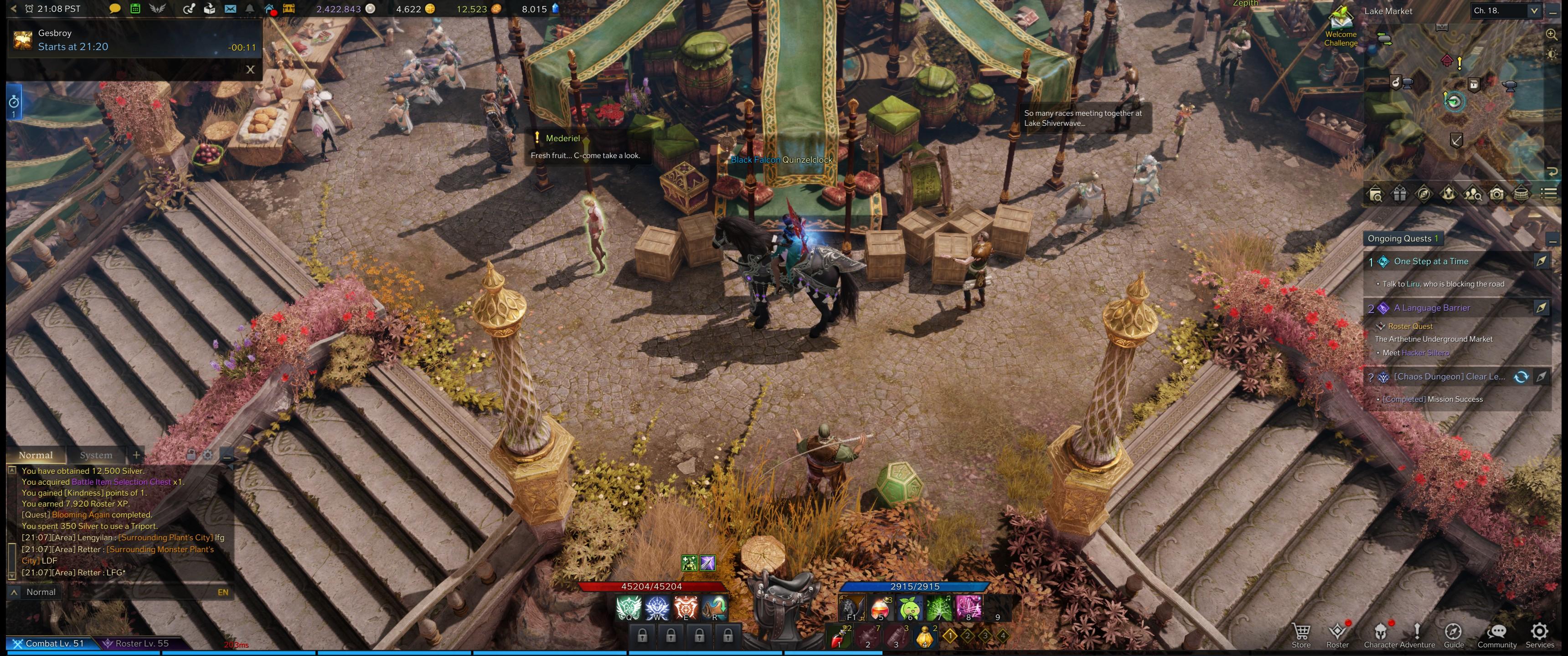Click refresh arrows on Chaos Dungeon quest
This screenshot has width=1568, height=656.
coord(1521,377)
